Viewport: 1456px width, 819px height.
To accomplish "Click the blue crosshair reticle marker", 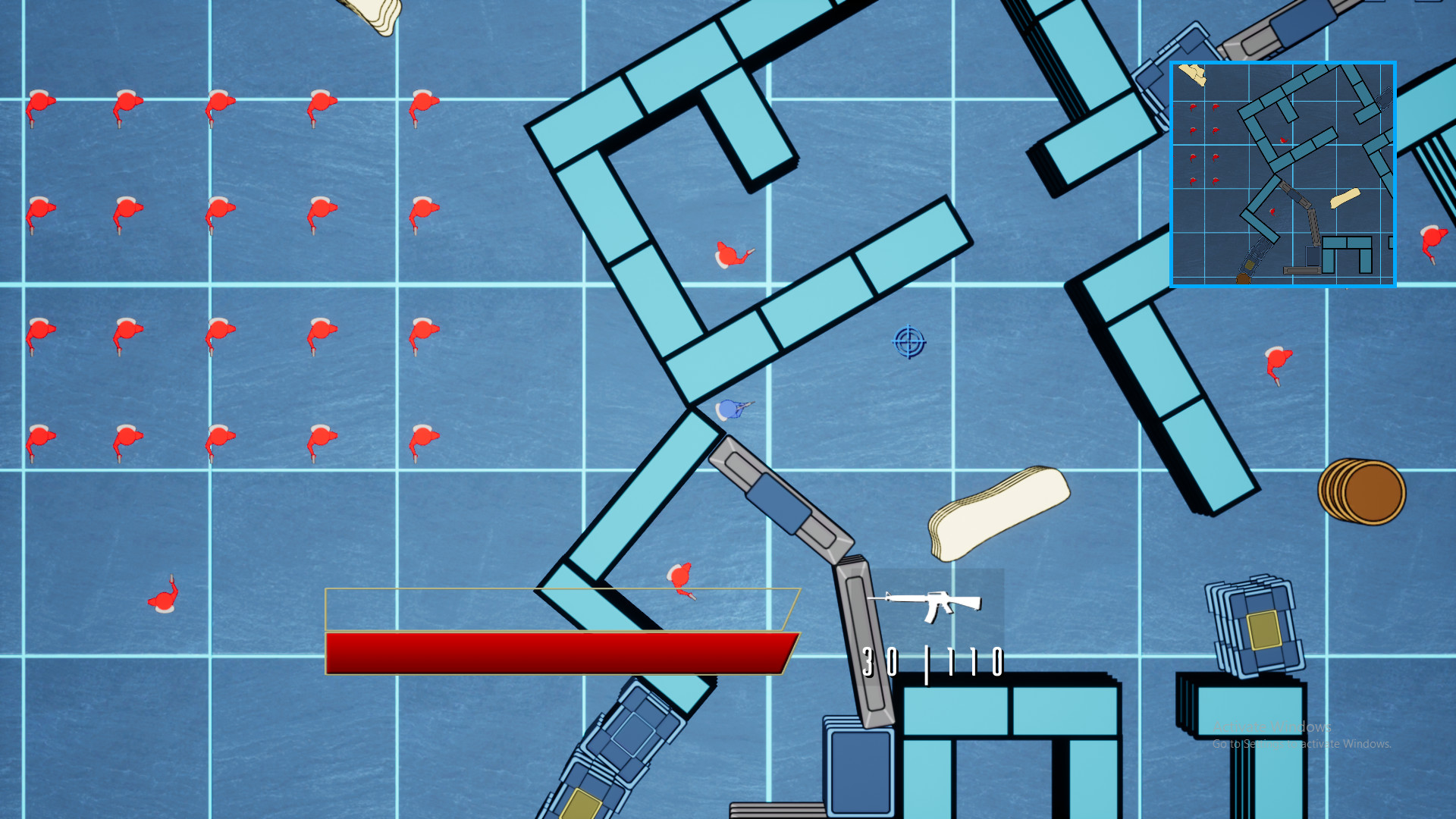I will click(x=908, y=343).
